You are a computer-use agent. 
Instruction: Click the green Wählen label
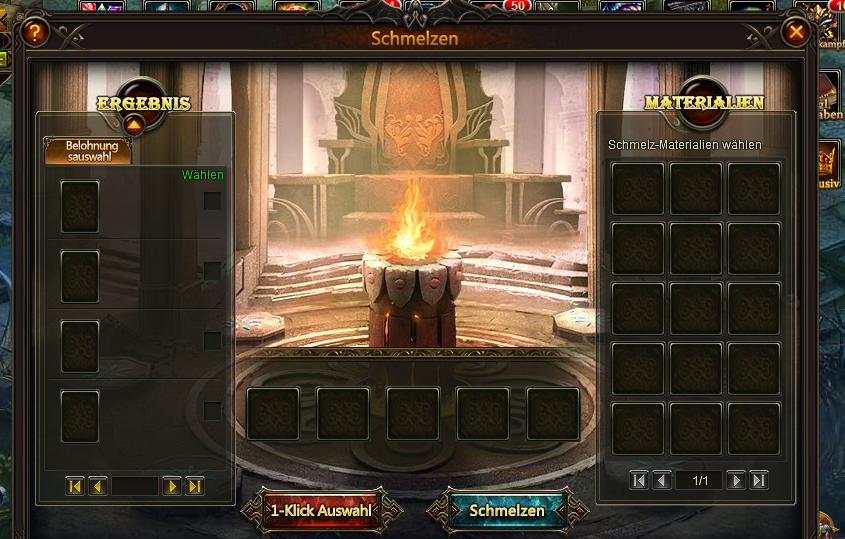click(203, 175)
